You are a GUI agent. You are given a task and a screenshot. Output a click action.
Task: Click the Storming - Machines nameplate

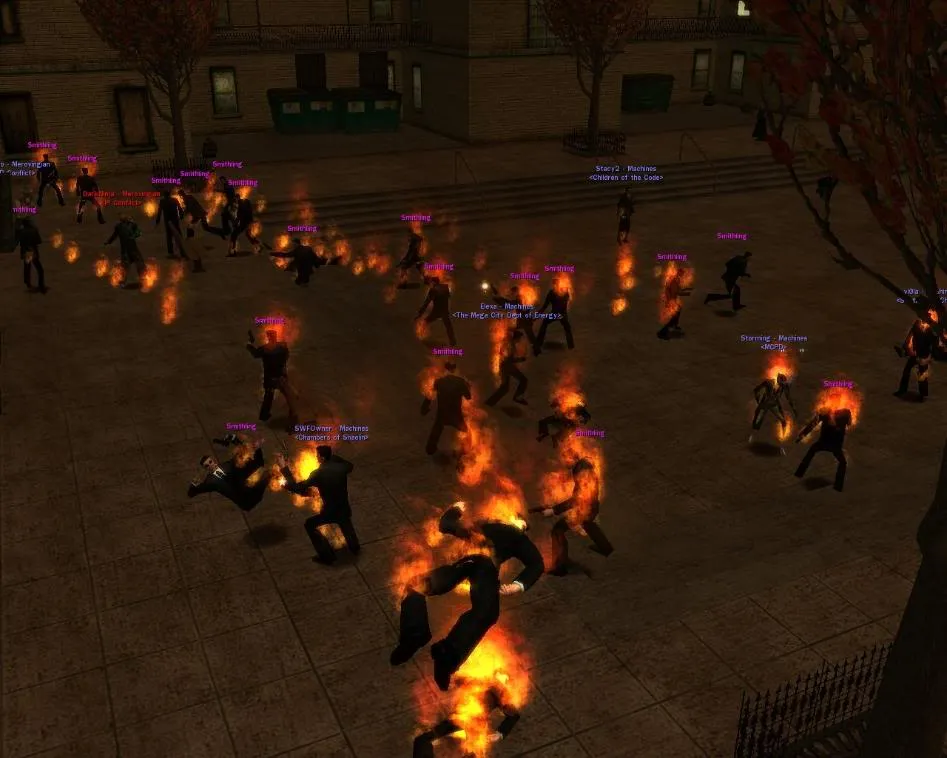pyautogui.click(x=773, y=338)
